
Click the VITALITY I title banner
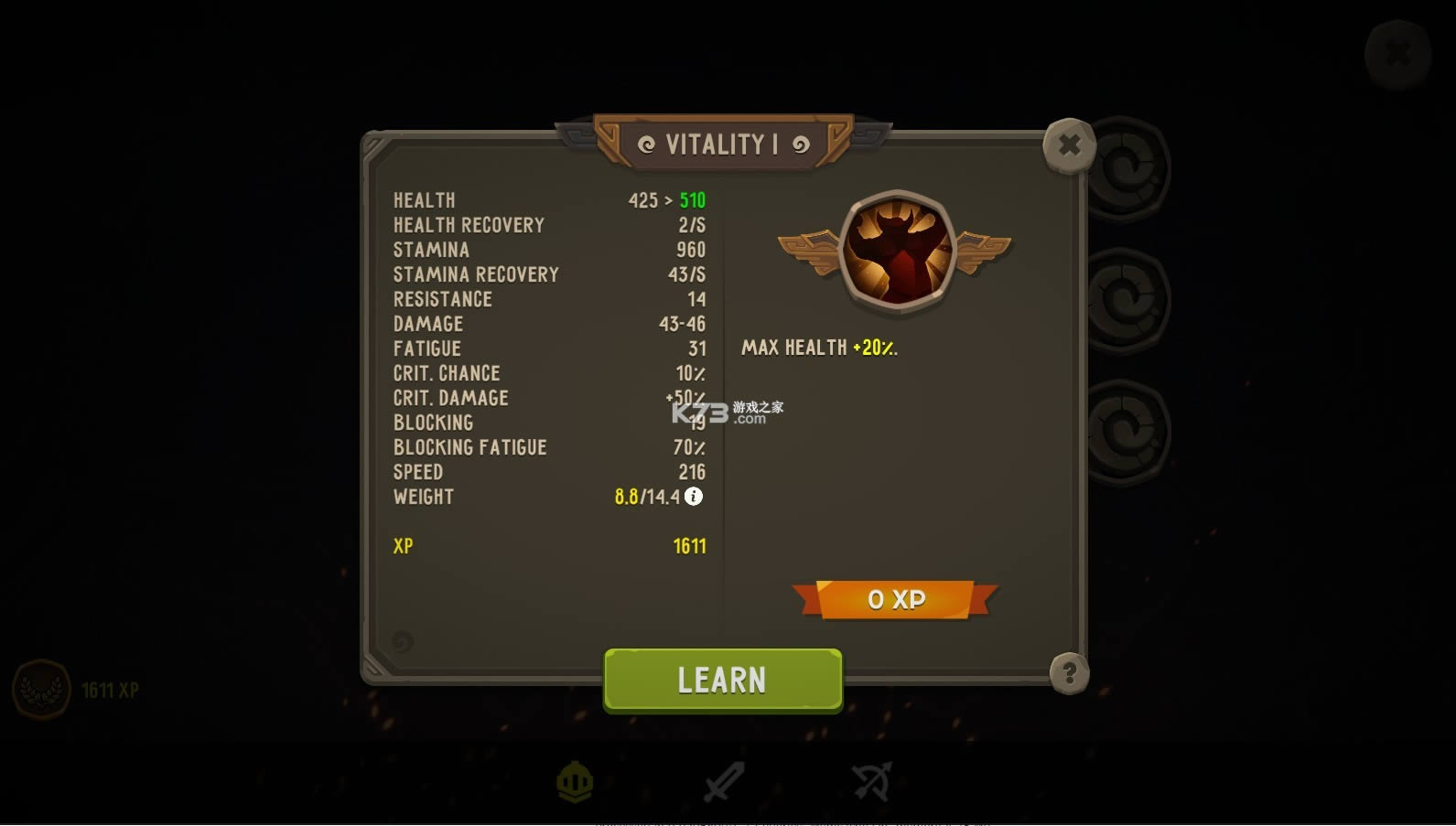pyautogui.click(x=722, y=144)
